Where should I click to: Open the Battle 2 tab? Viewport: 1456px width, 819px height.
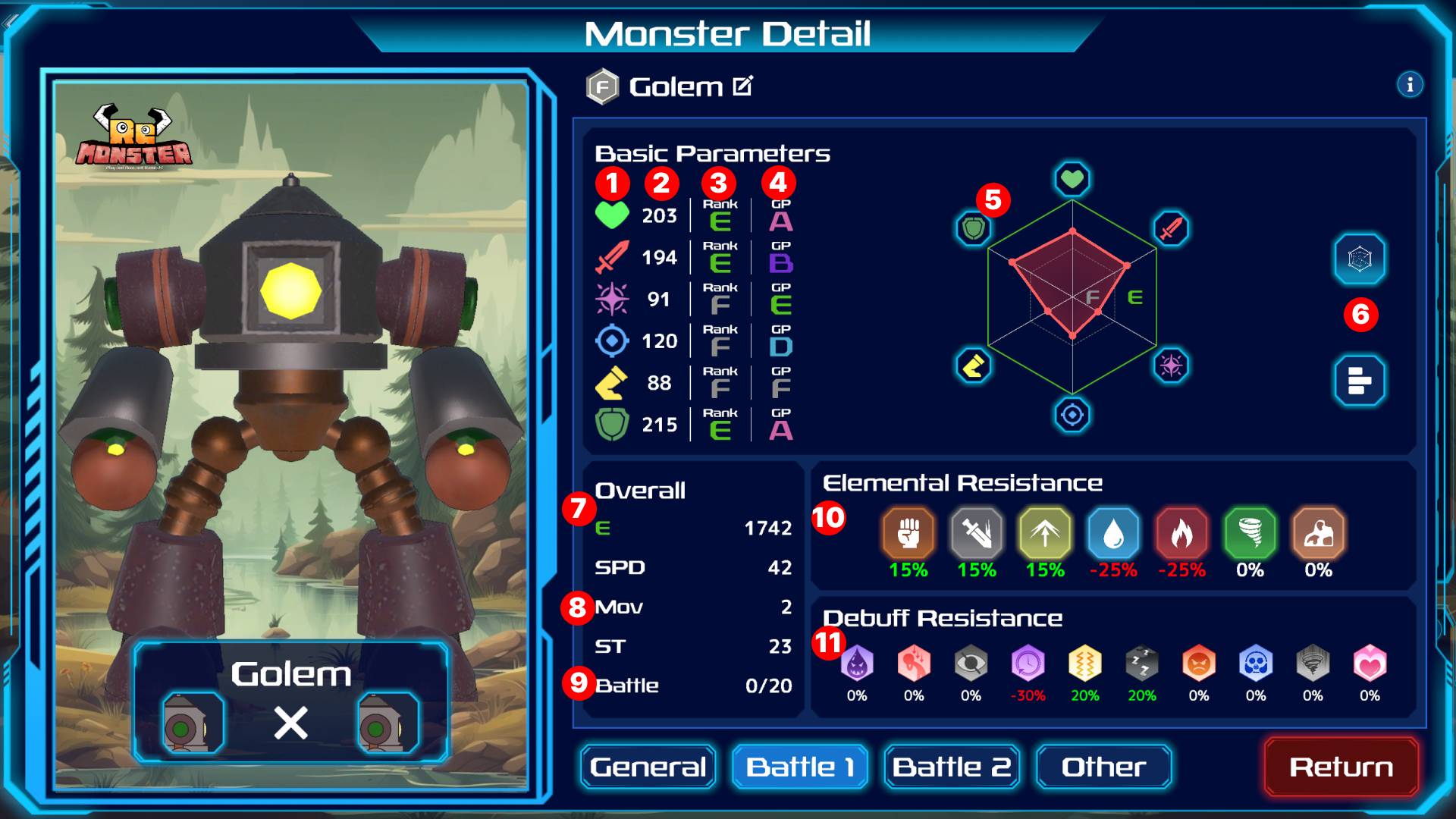click(952, 767)
